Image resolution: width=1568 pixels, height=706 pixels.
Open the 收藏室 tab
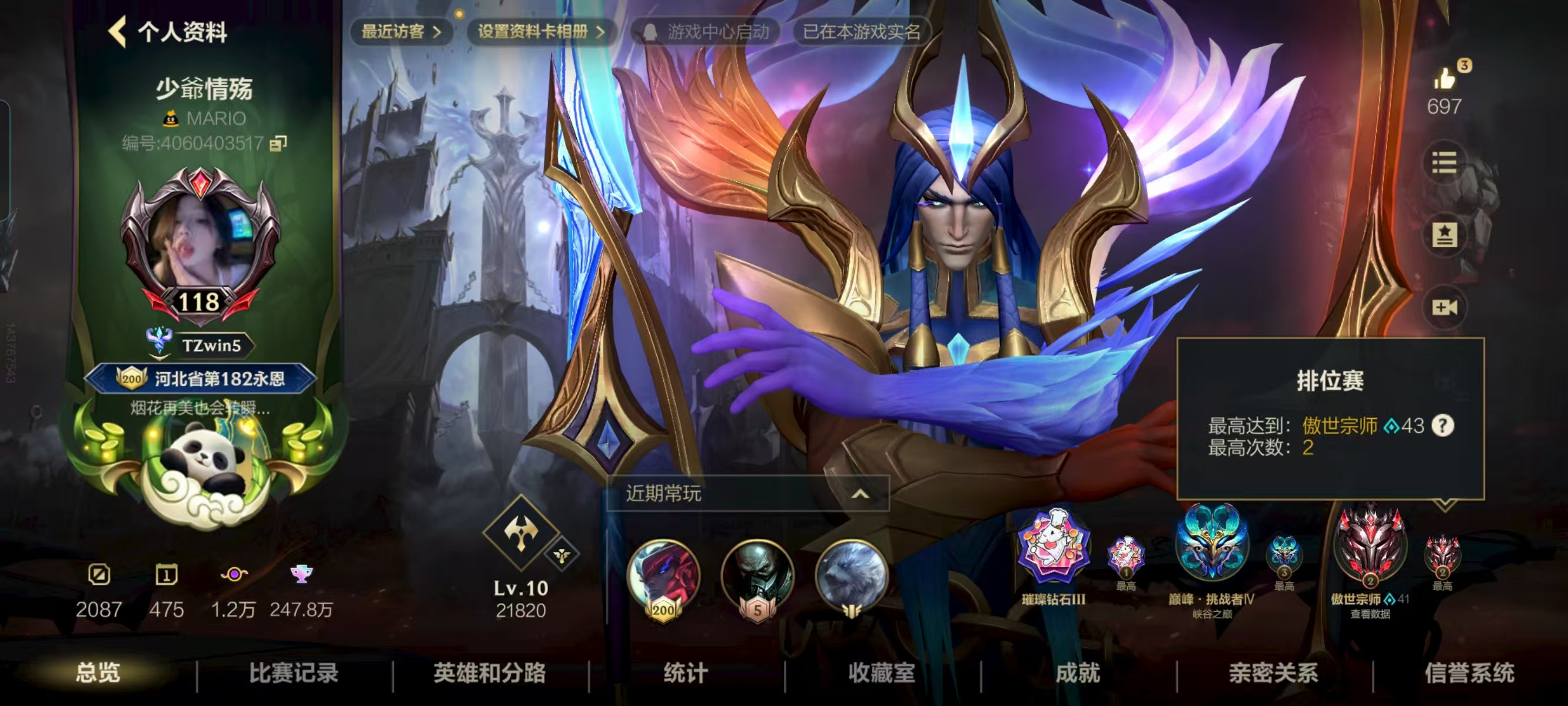point(882,673)
